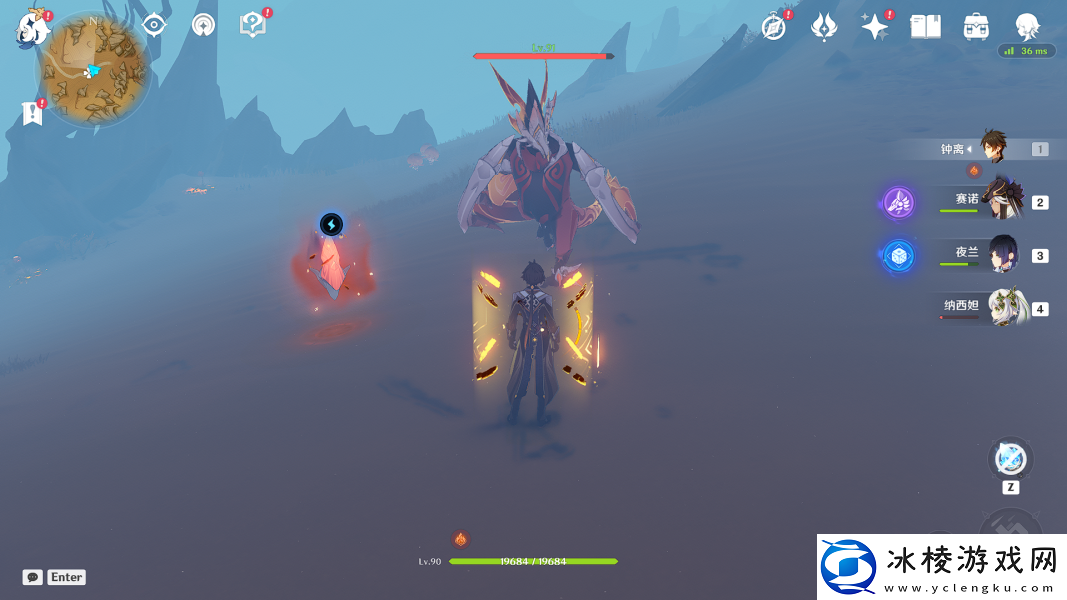Use the gadget icon above Z

pos(1010,460)
